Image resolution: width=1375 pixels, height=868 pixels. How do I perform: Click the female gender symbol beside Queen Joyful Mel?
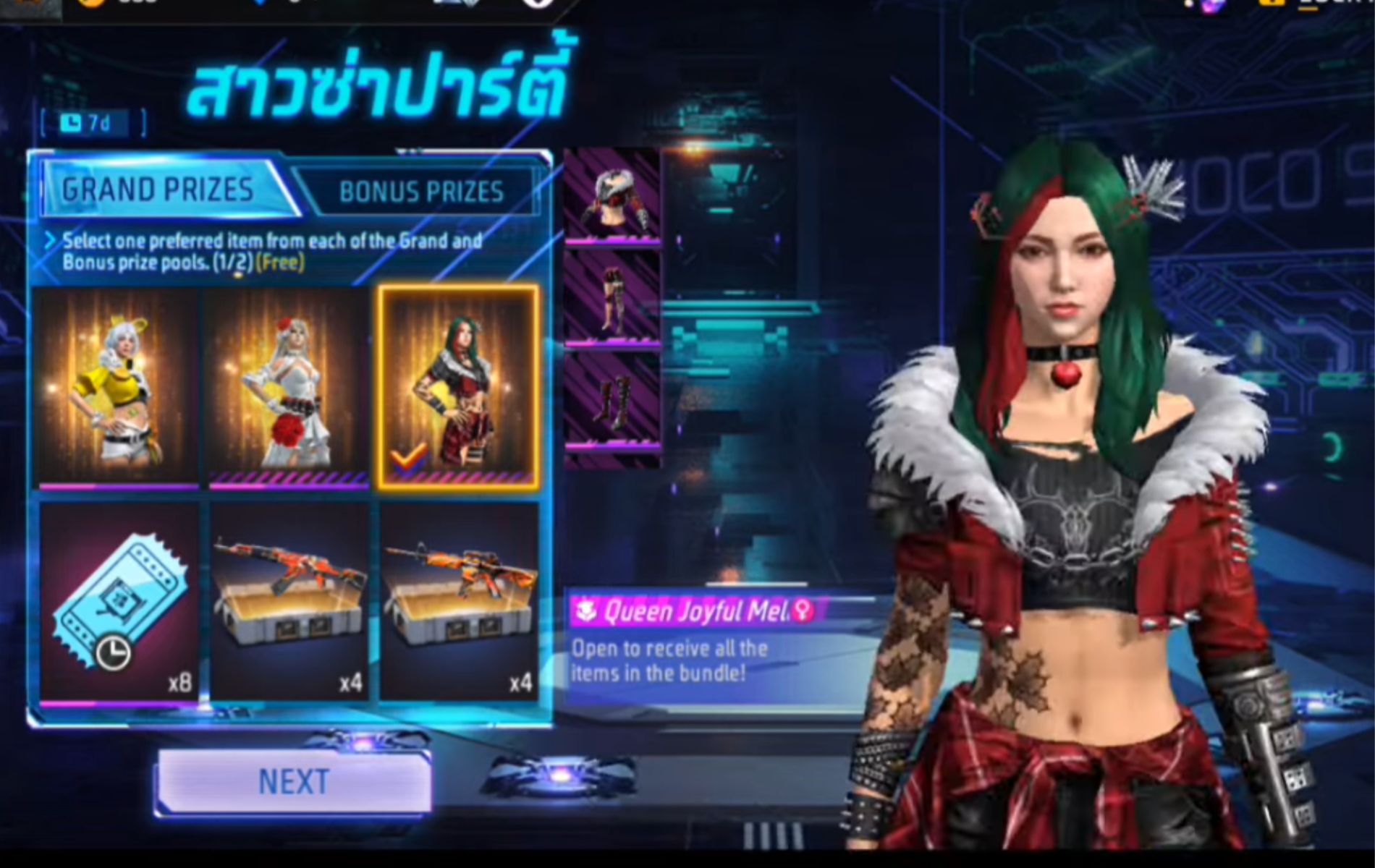(803, 611)
